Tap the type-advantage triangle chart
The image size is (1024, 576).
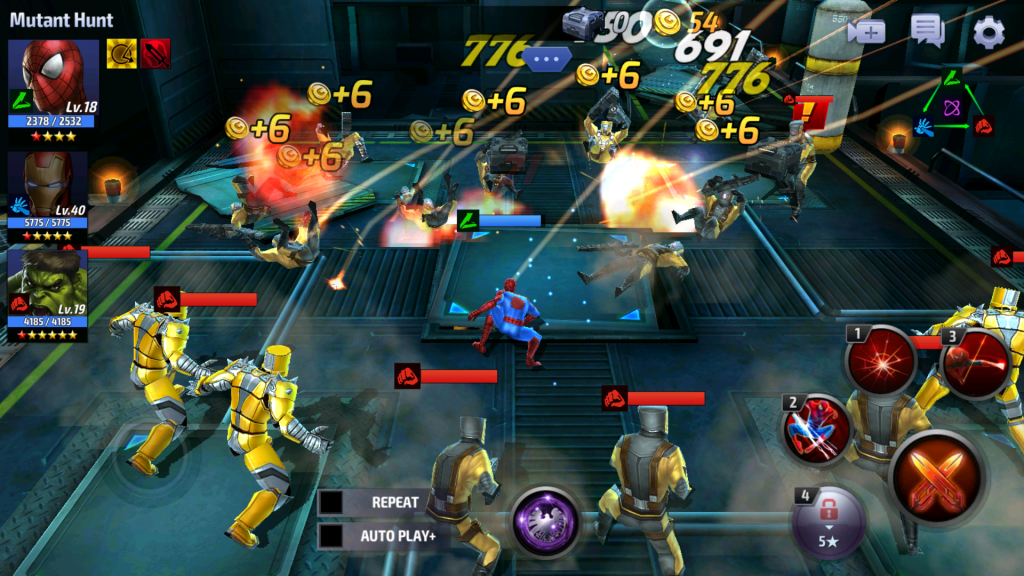point(953,103)
